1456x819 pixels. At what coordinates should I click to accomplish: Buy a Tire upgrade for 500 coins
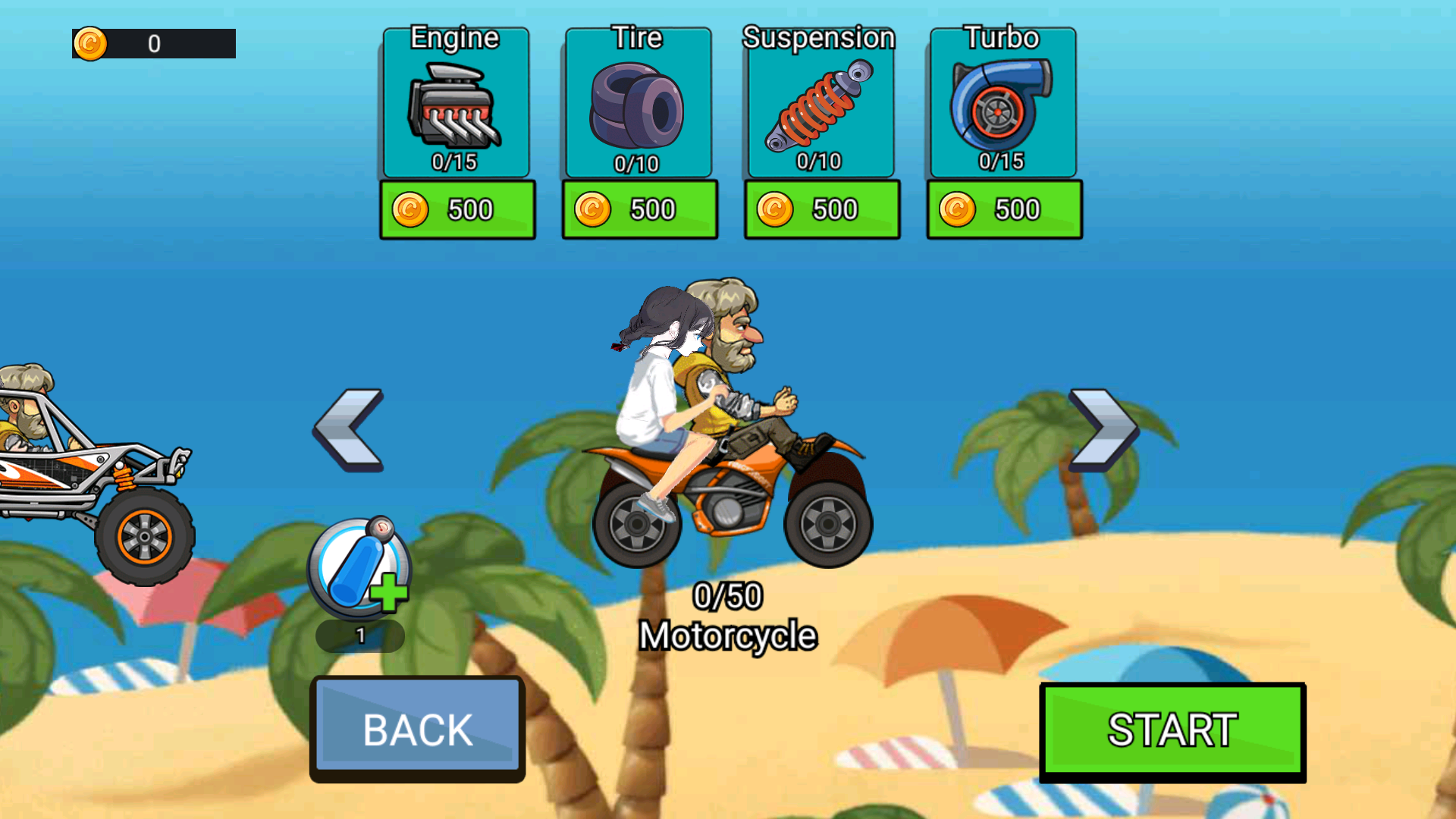pyautogui.click(x=639, y=209)
